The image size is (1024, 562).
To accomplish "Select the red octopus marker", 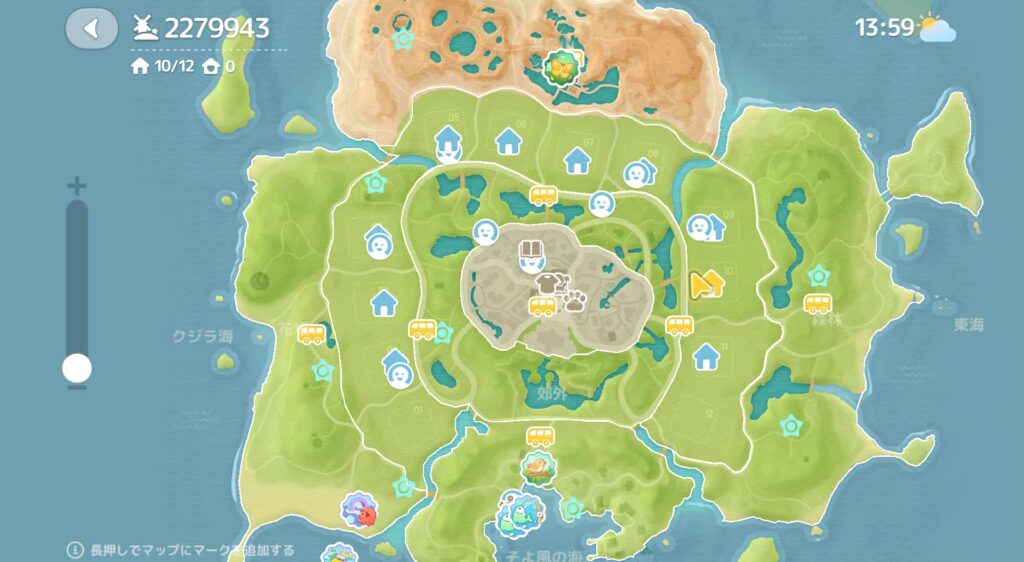I will click(x=358, y=508).
